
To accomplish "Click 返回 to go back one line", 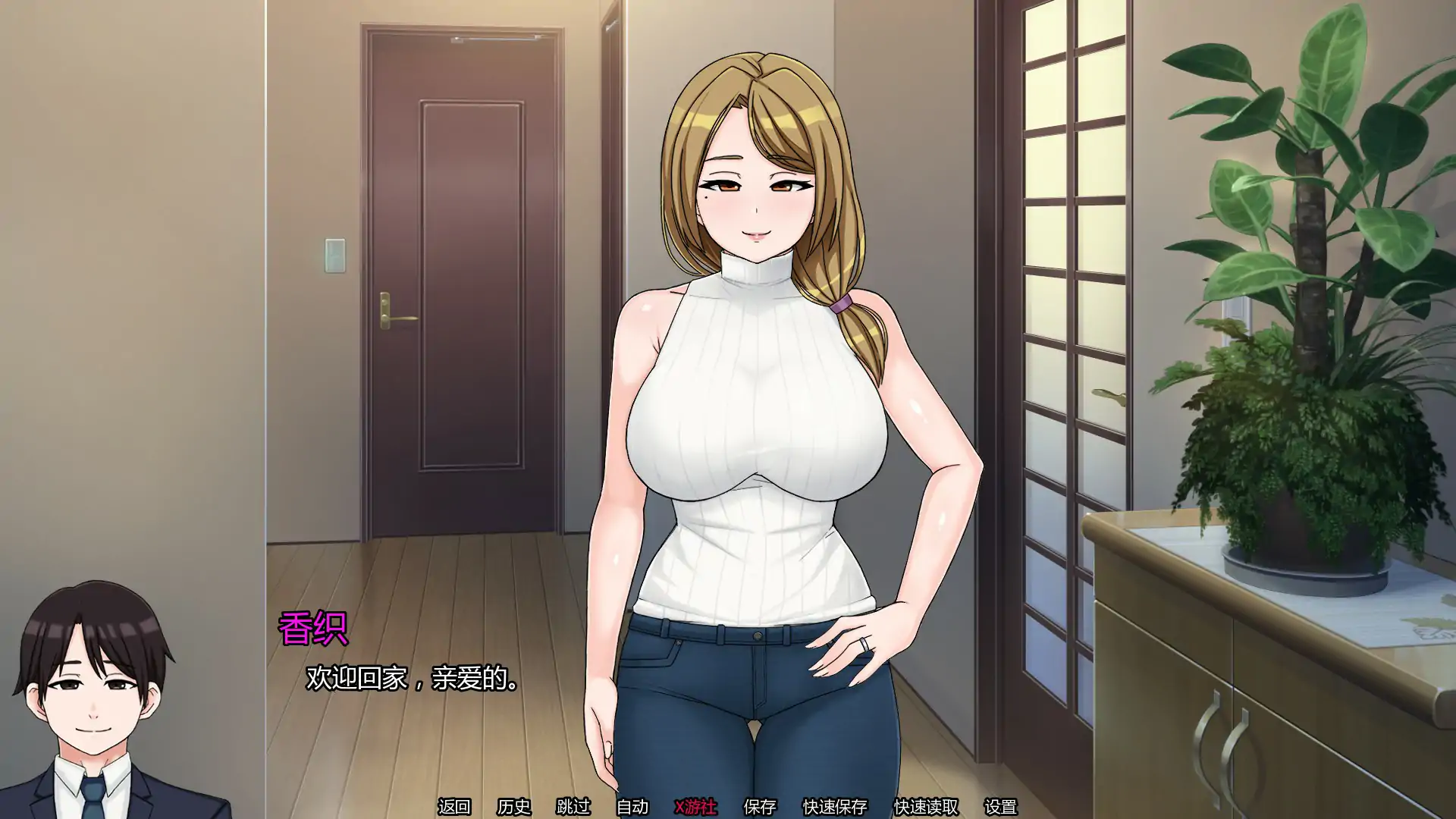I will pos(455,808).
